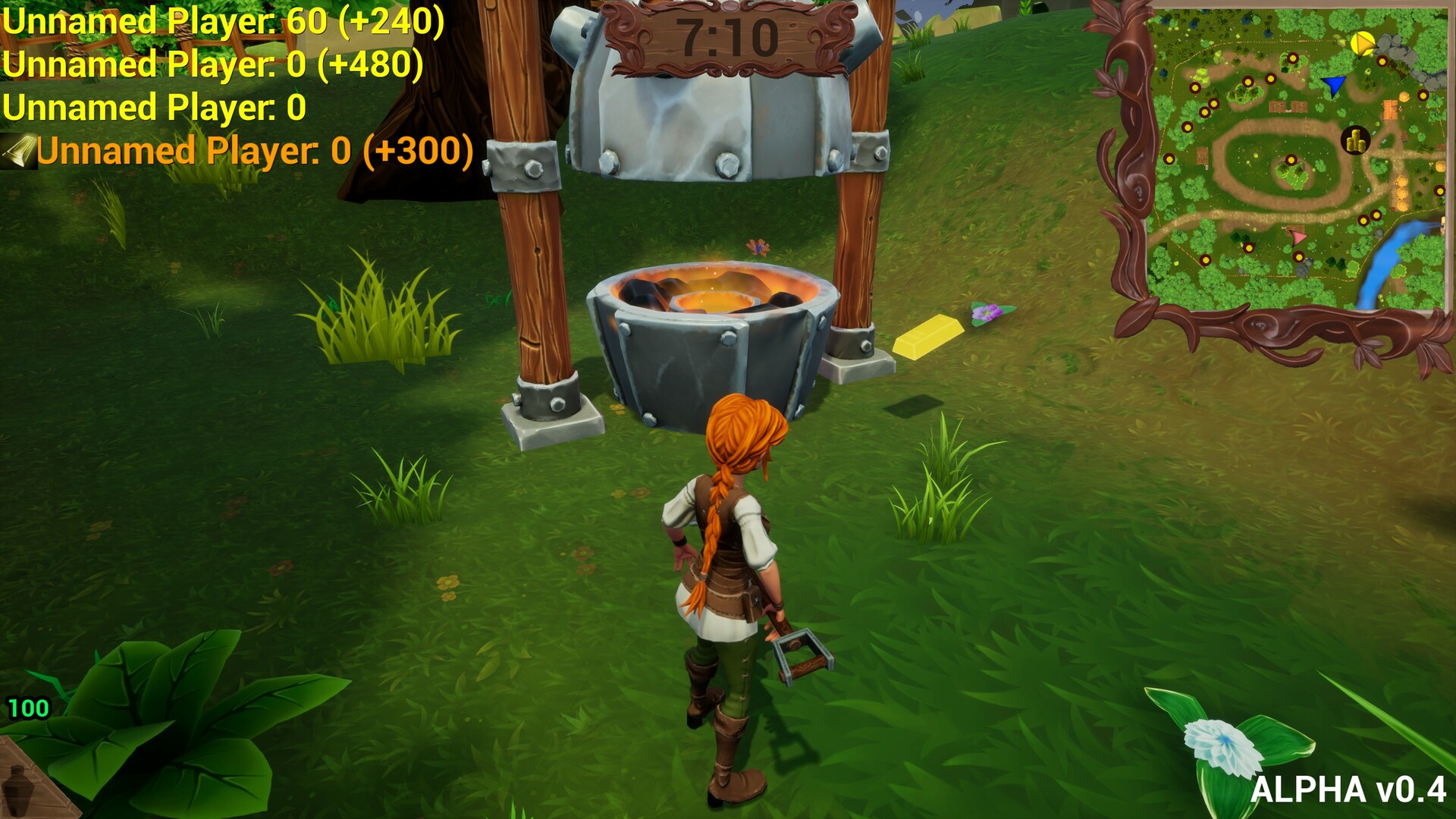Select the top score entry showing 60 (+240)
This screenshot has height=819, width=1456.
[220, 23]
